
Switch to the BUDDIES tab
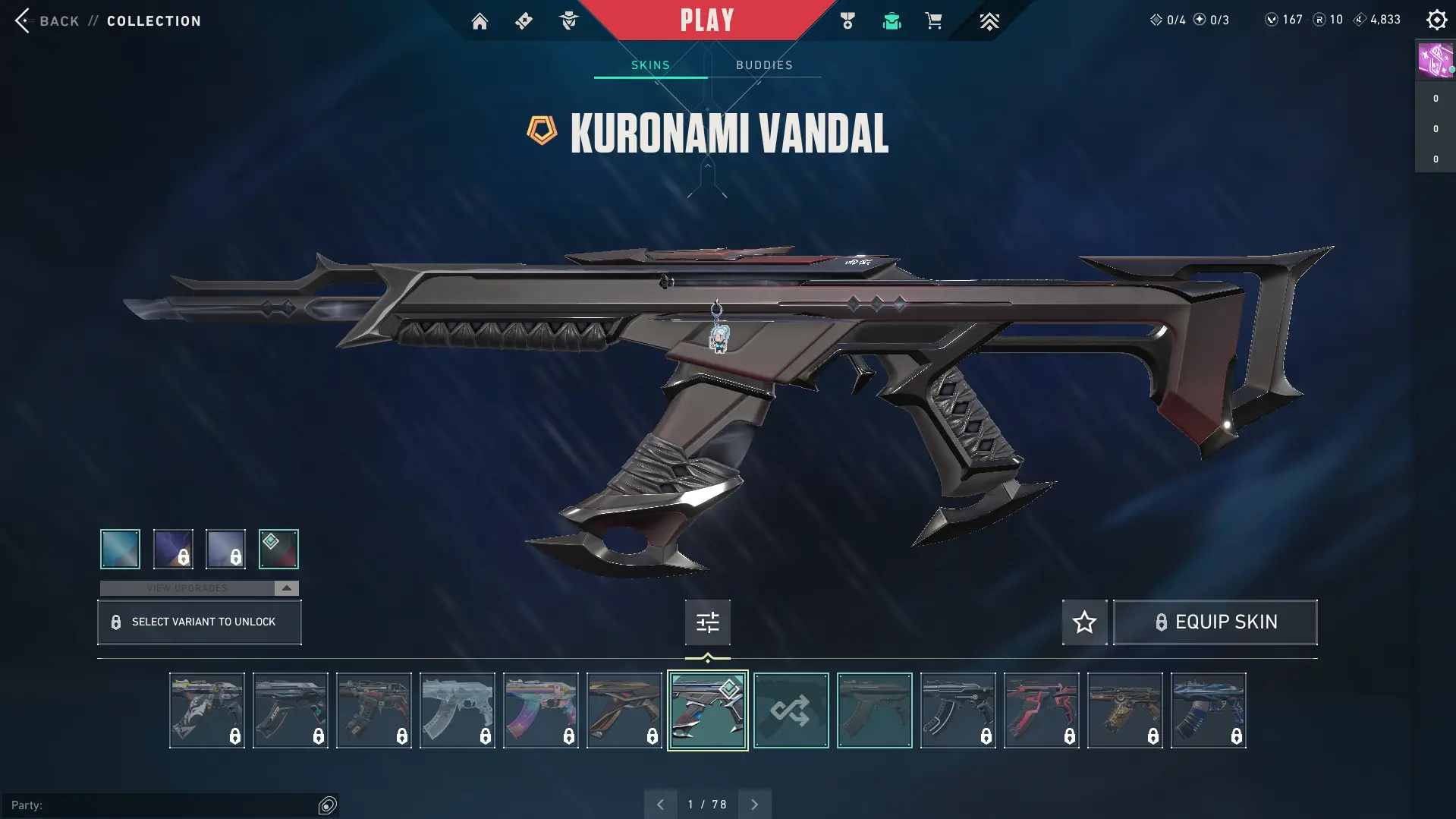click(765, 65)
